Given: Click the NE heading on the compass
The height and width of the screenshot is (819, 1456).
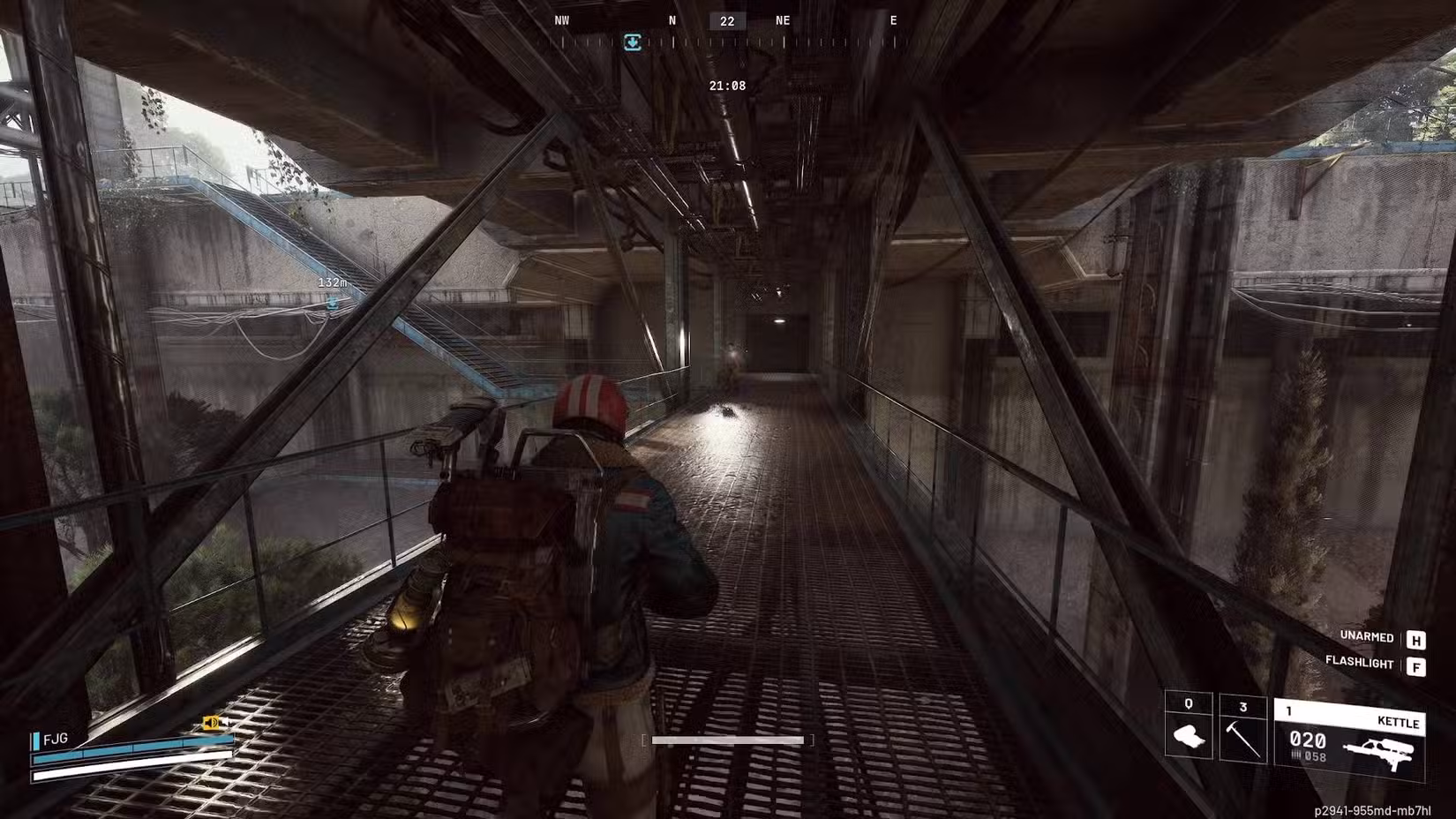Looking at the screenshot, I should click(x=782, y=19).
